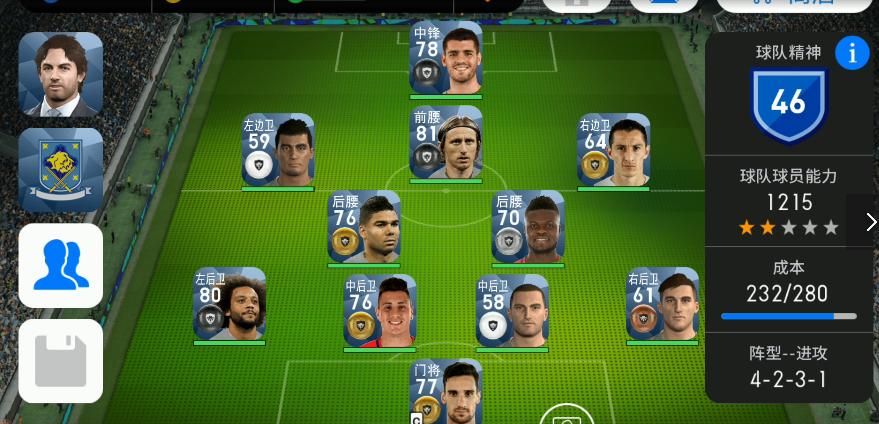Tap the team spirit 46 shield
The height and width of the screenshot is (424, 879).
[788, 102]
